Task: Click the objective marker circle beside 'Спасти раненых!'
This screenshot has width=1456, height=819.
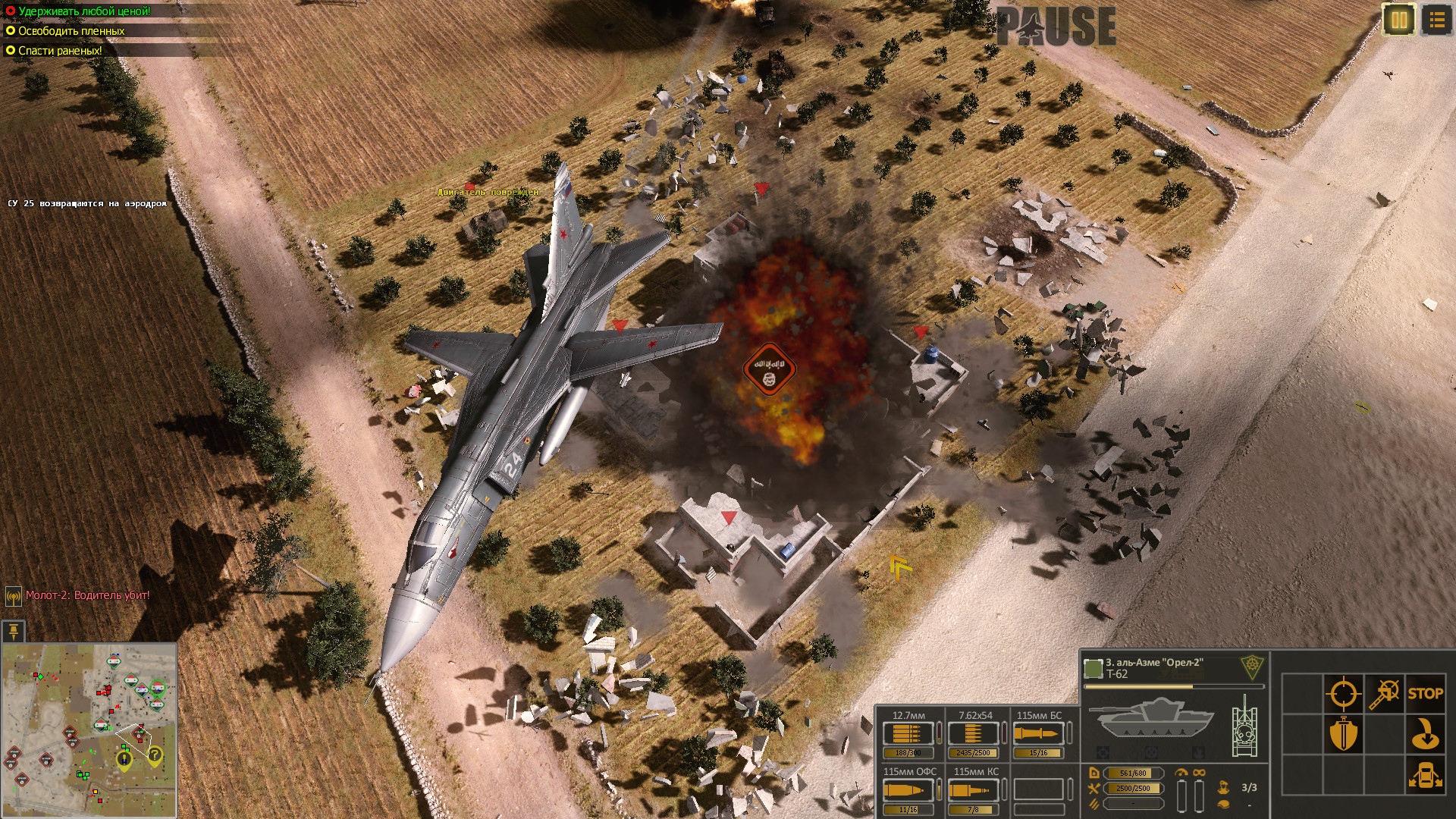Action: [x=11, y=52]
